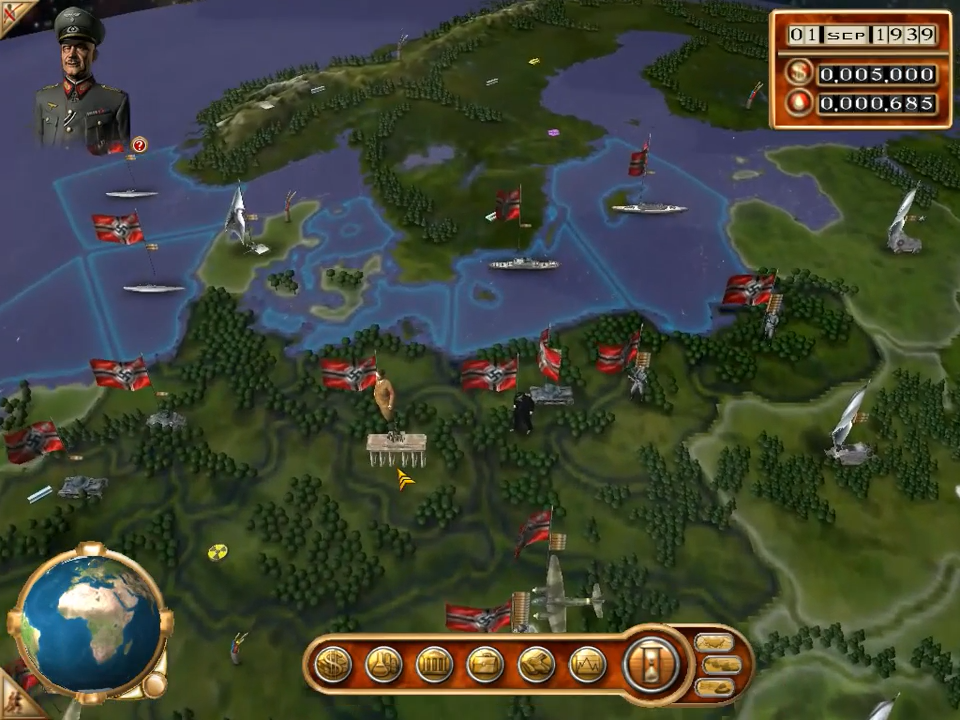Open the briefcase diplomacy panel
The width and height of the screenshot is (960, 720).
(x=485, y=664)
